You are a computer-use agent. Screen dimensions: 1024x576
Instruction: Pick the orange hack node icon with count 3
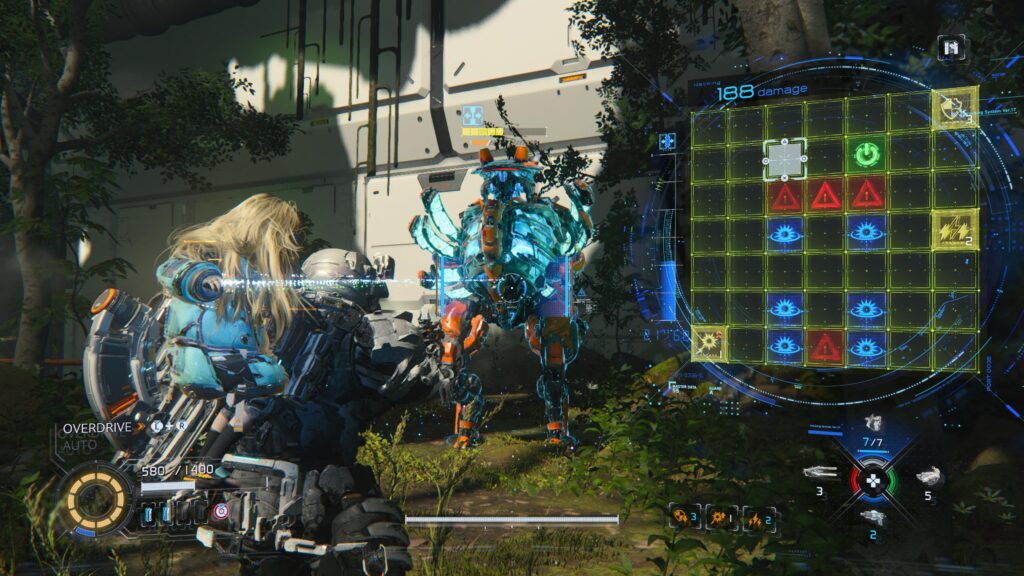pyautogui.click(x=683, y=516)
